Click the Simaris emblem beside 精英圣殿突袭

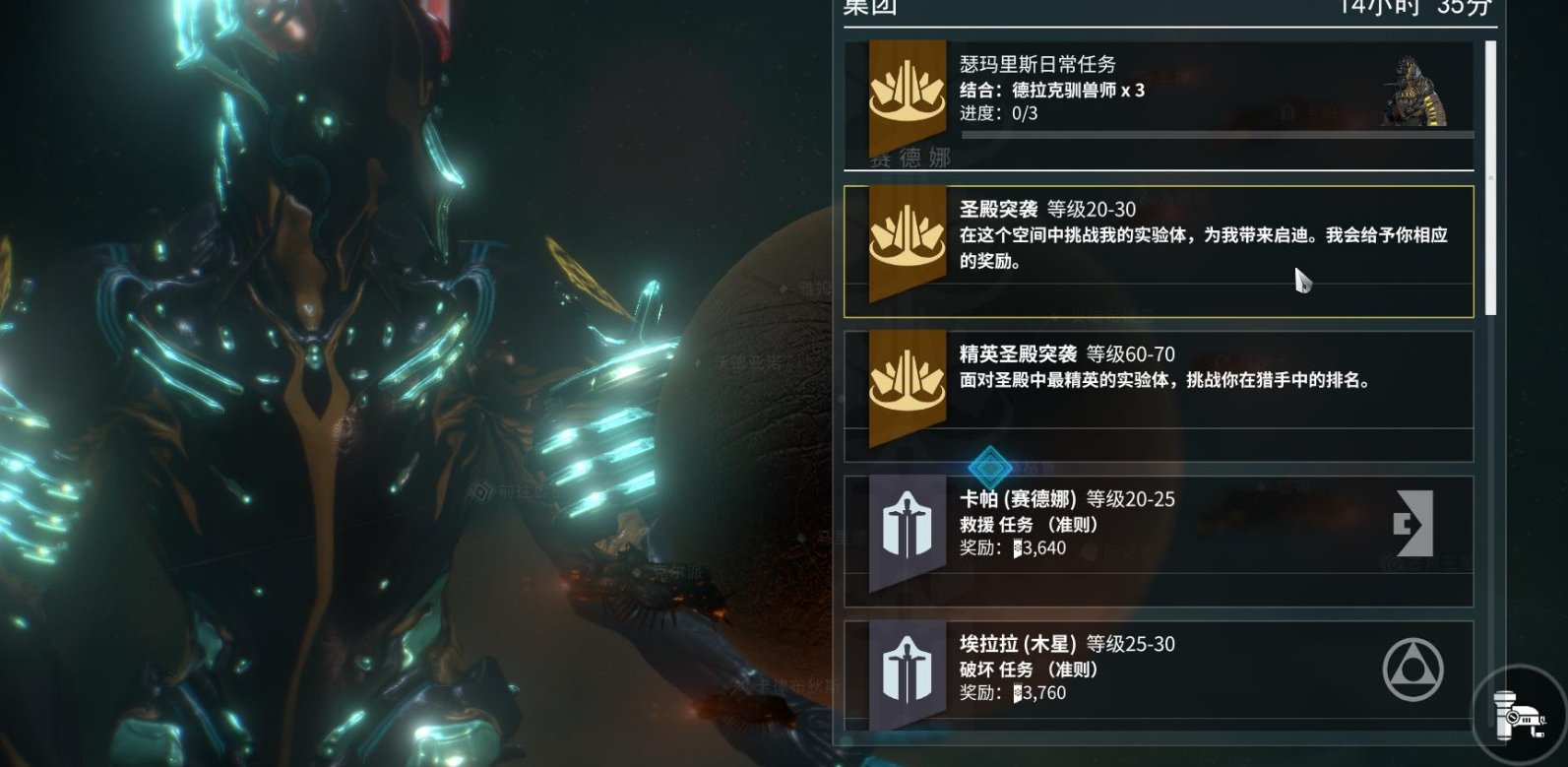click(907, 384)
